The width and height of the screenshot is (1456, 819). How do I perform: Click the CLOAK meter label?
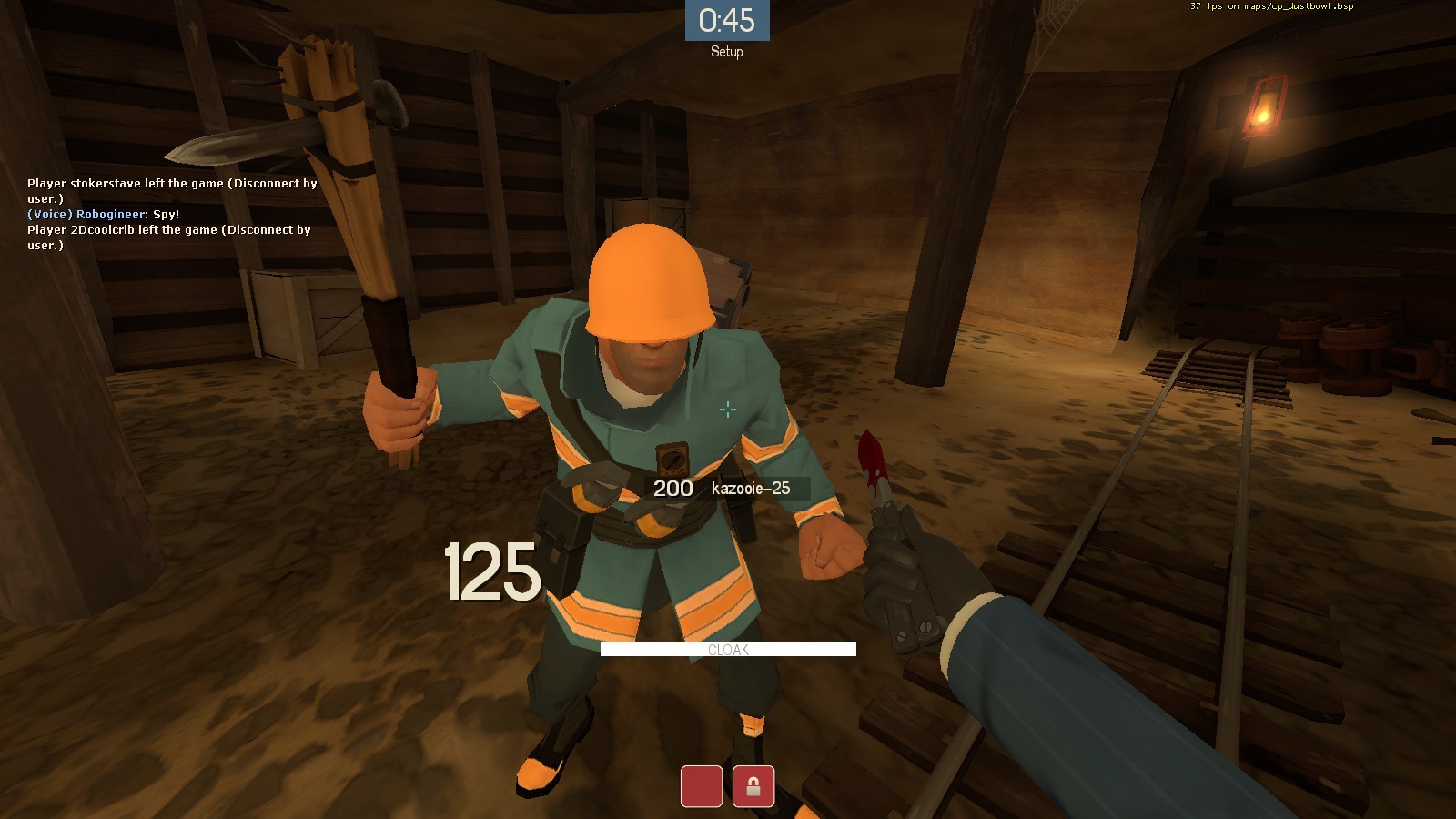[728, 650]
